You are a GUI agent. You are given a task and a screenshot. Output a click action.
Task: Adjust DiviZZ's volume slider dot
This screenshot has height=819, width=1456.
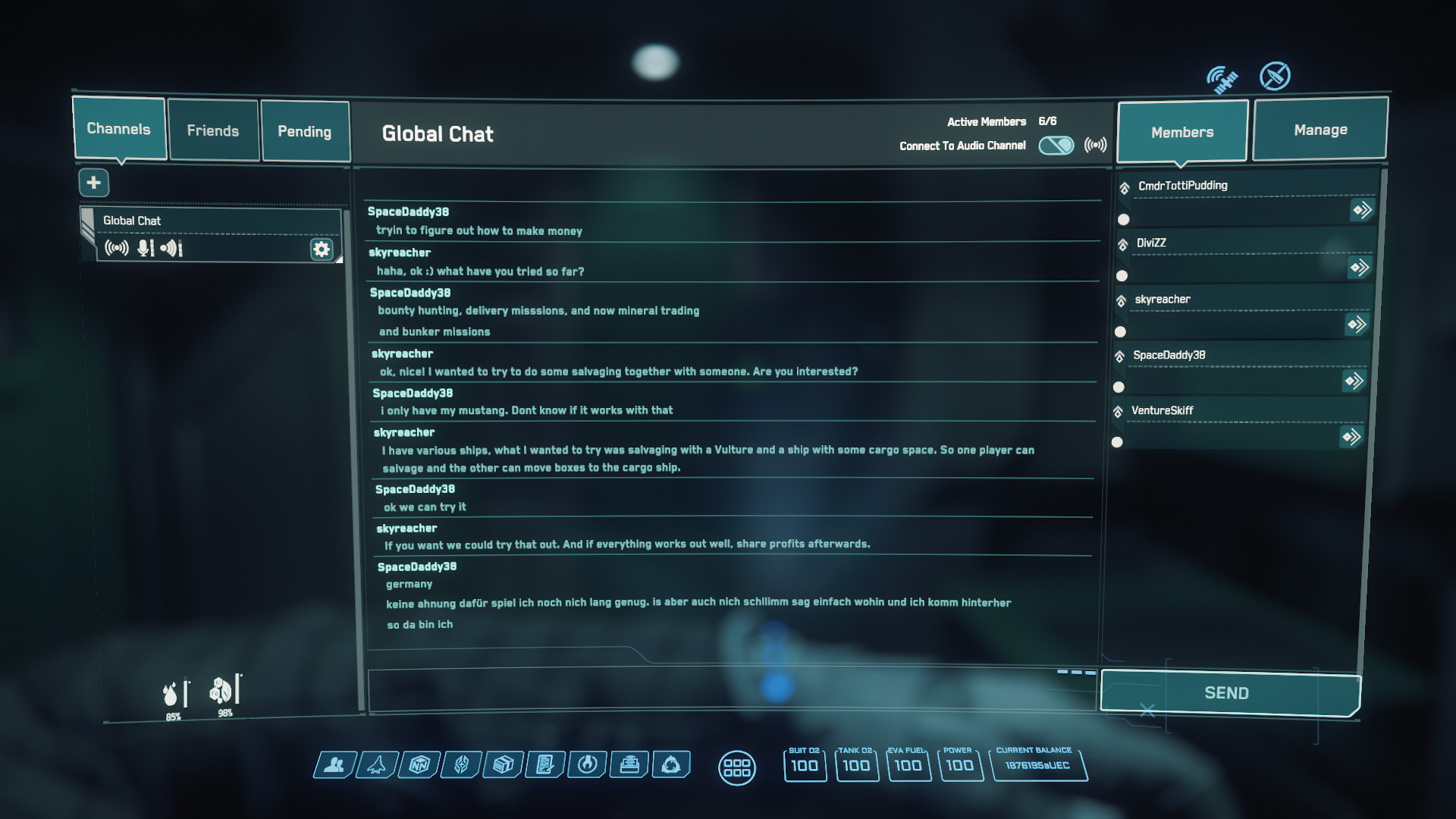[1121, 275]
